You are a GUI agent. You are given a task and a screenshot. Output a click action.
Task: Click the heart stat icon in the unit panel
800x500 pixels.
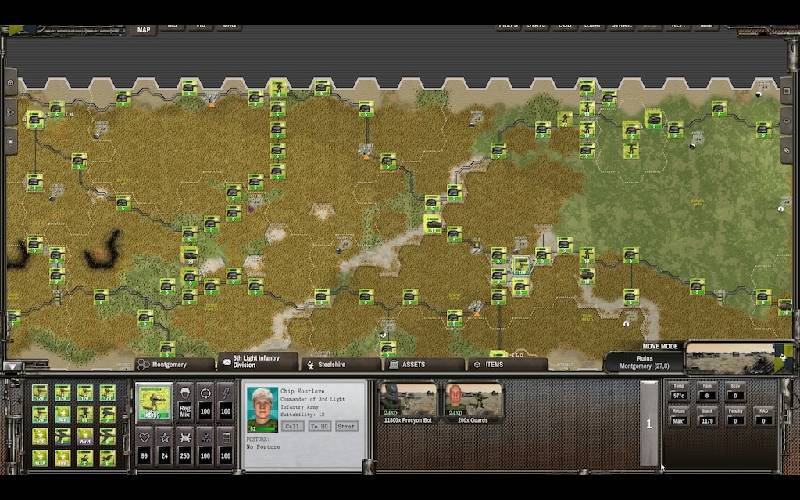[142, 436]
